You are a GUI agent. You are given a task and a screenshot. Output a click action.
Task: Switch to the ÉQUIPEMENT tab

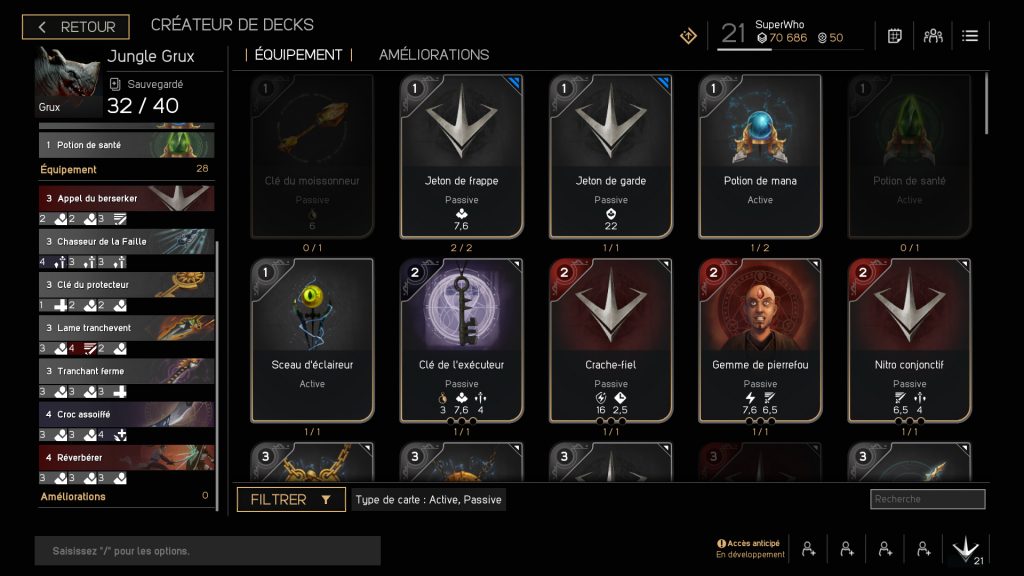(x=298, y=55)
